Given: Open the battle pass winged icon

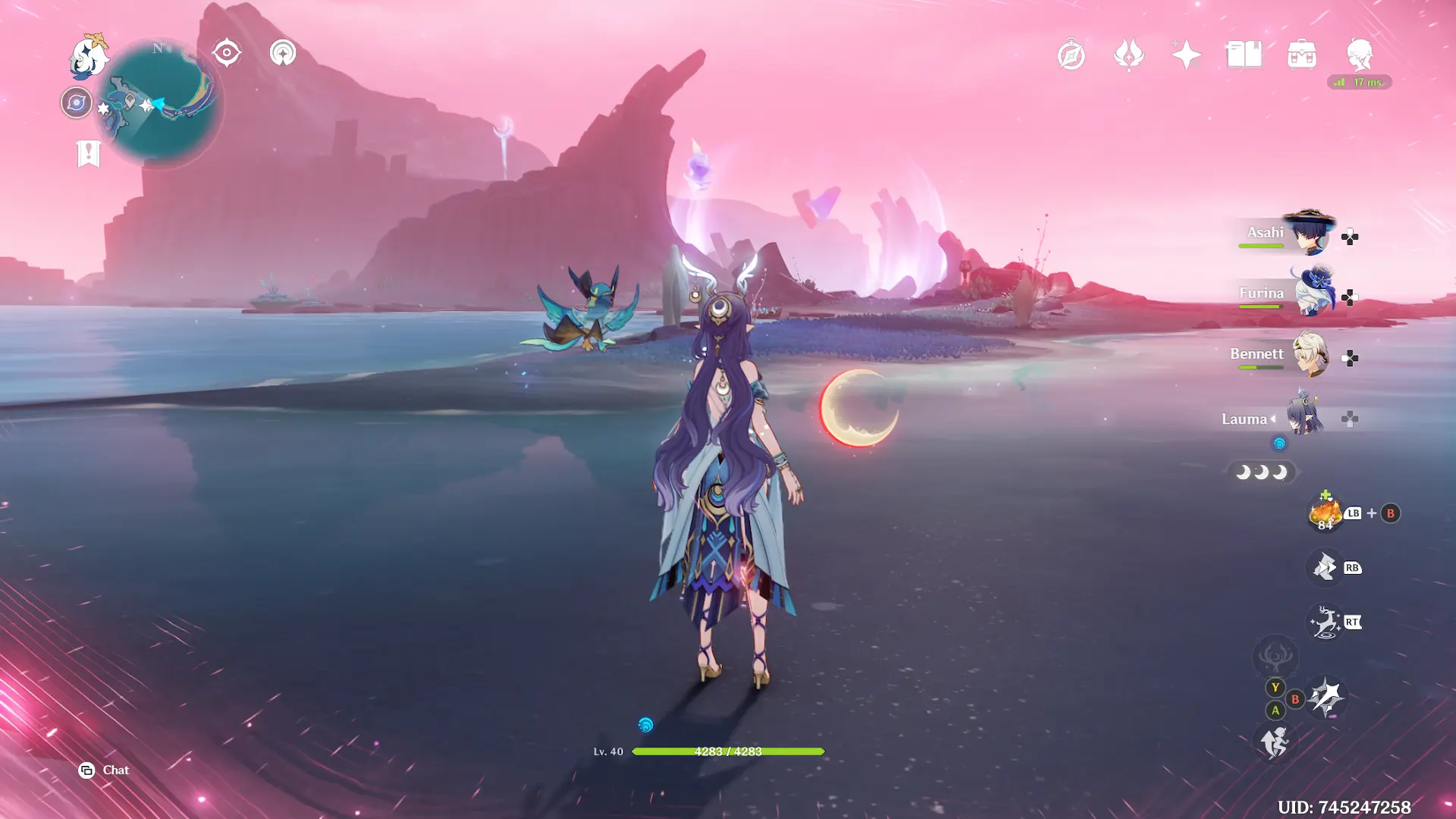Looking at the screenshot, I should (x=1128, y=55).
